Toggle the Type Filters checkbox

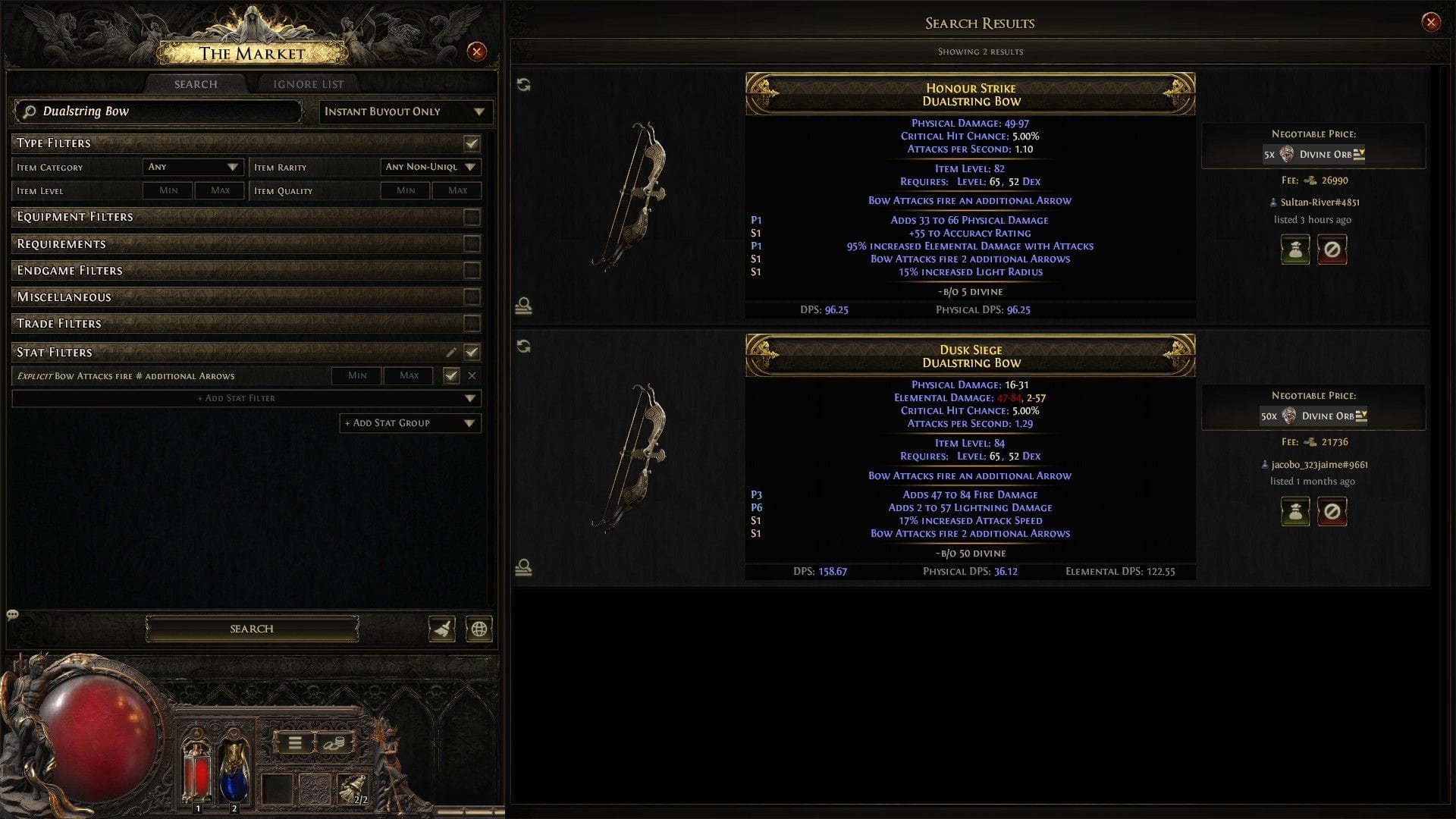(x=472, y=143)
